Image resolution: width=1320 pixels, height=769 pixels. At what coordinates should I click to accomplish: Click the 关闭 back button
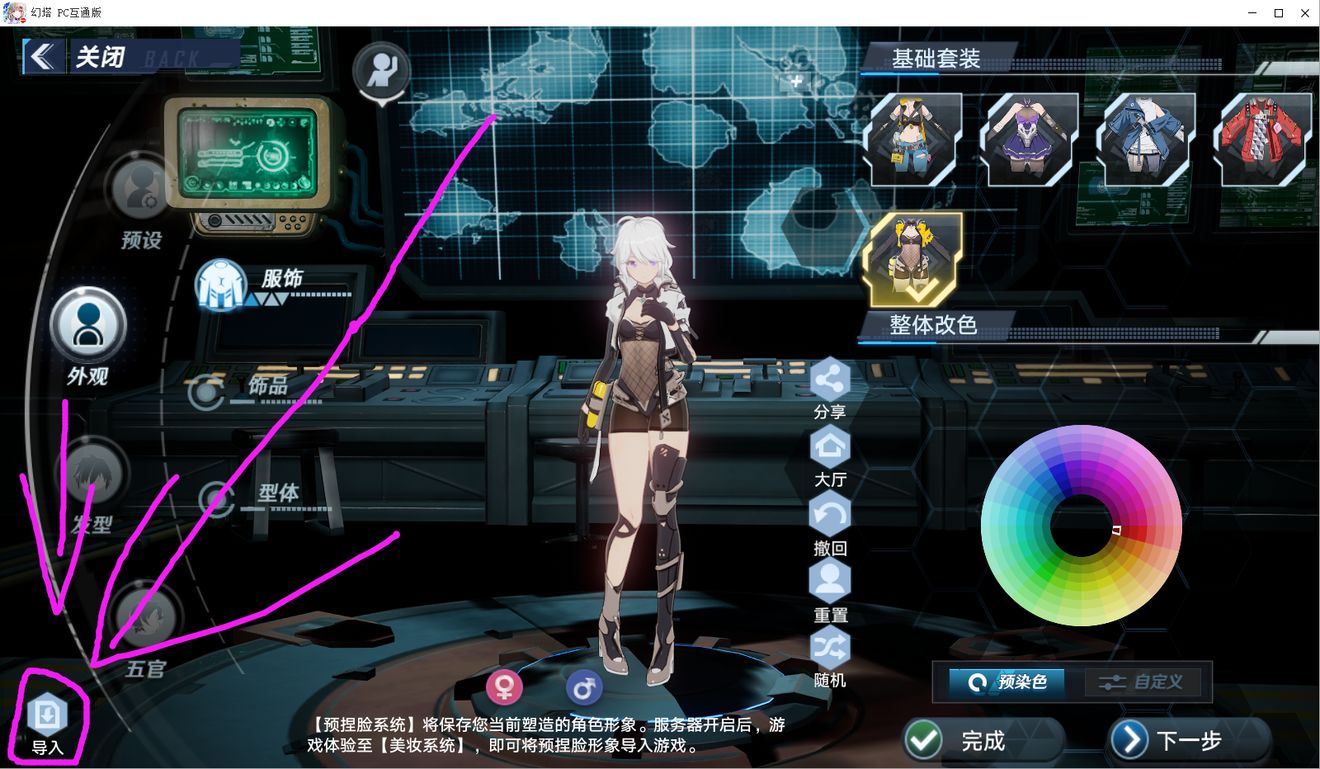80,57
